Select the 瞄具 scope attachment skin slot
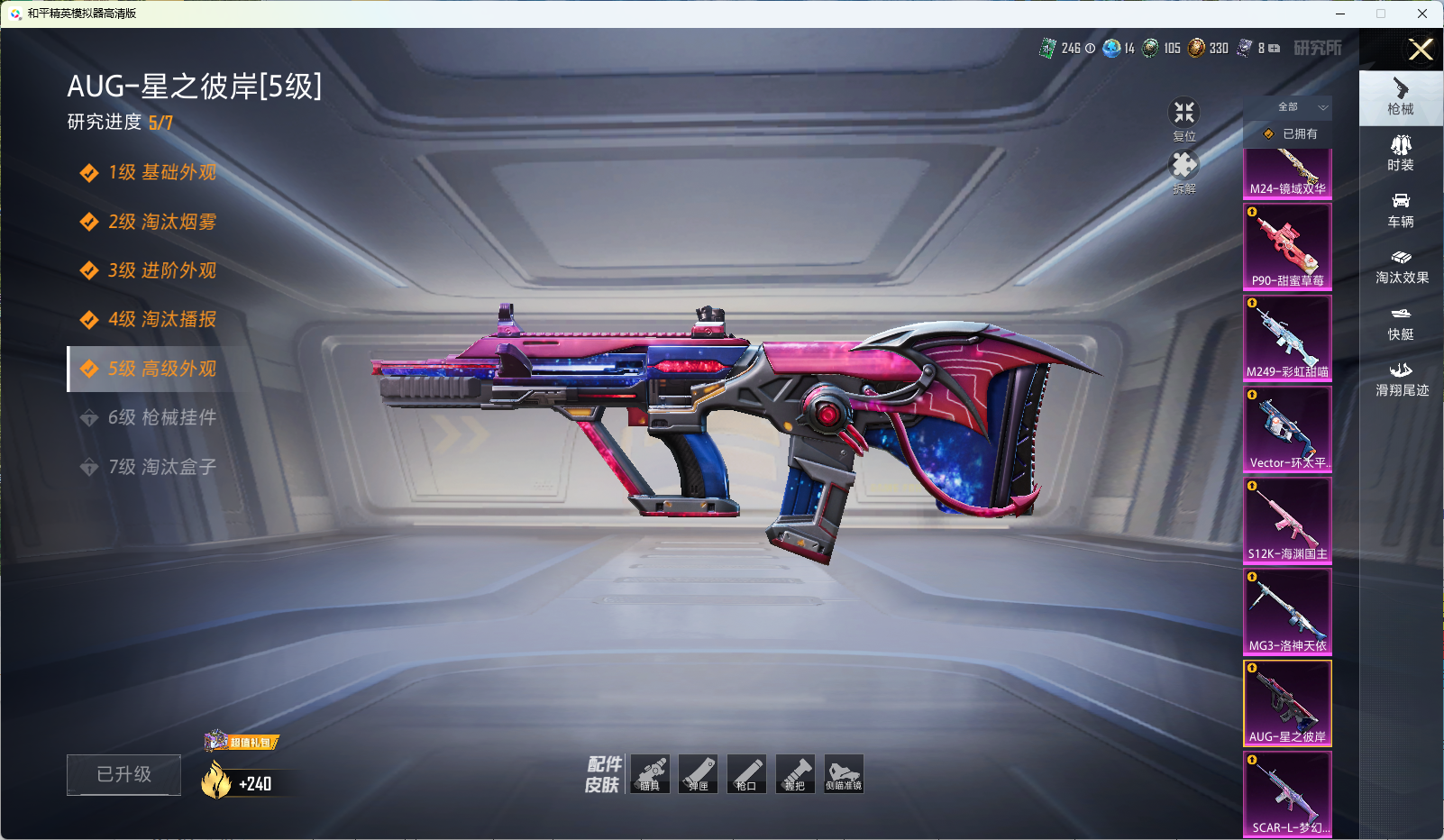The width and height of the screenshot is (1444, 840). tap(650, 774)
